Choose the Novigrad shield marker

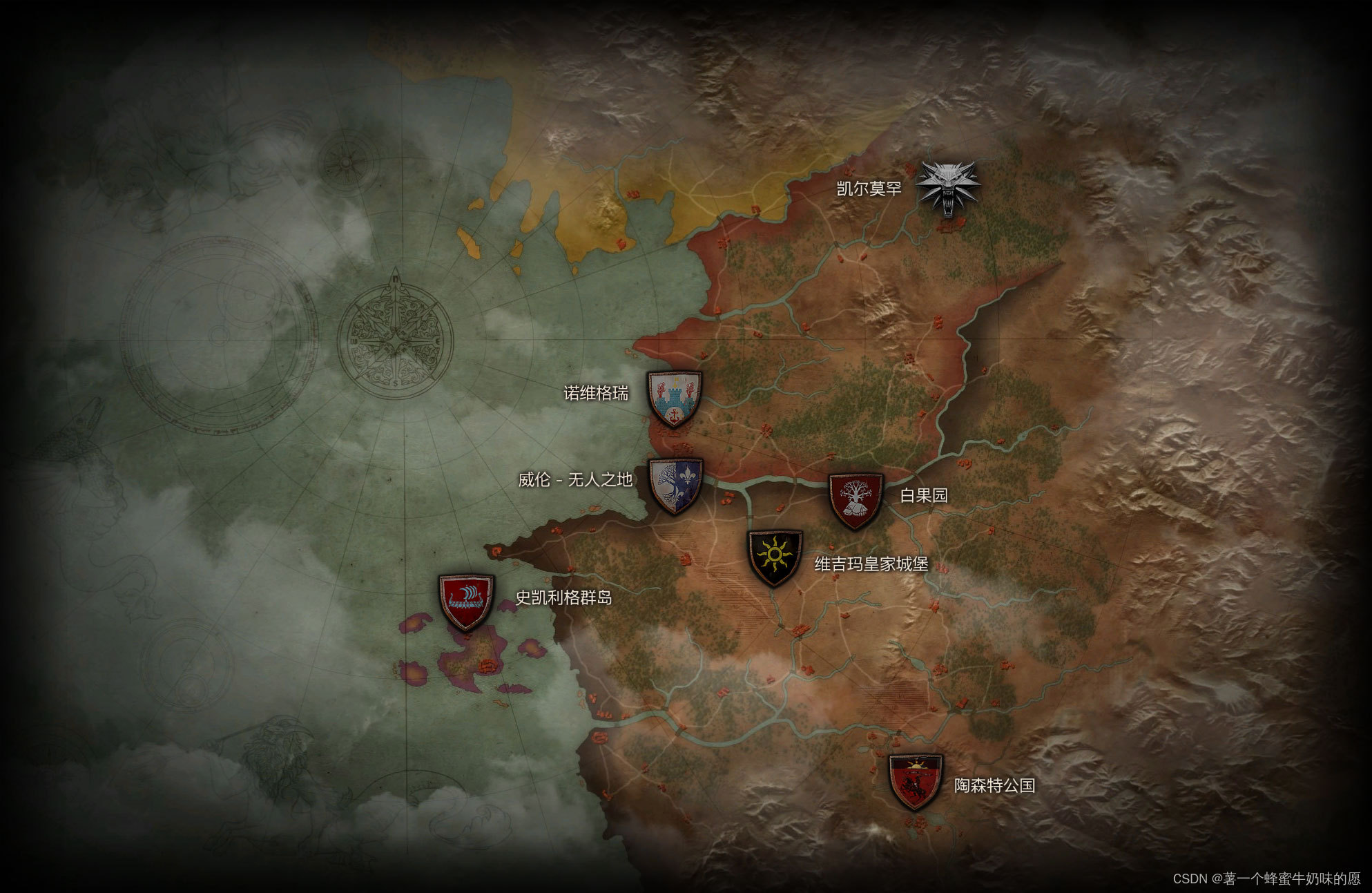(x=675, y=399)
